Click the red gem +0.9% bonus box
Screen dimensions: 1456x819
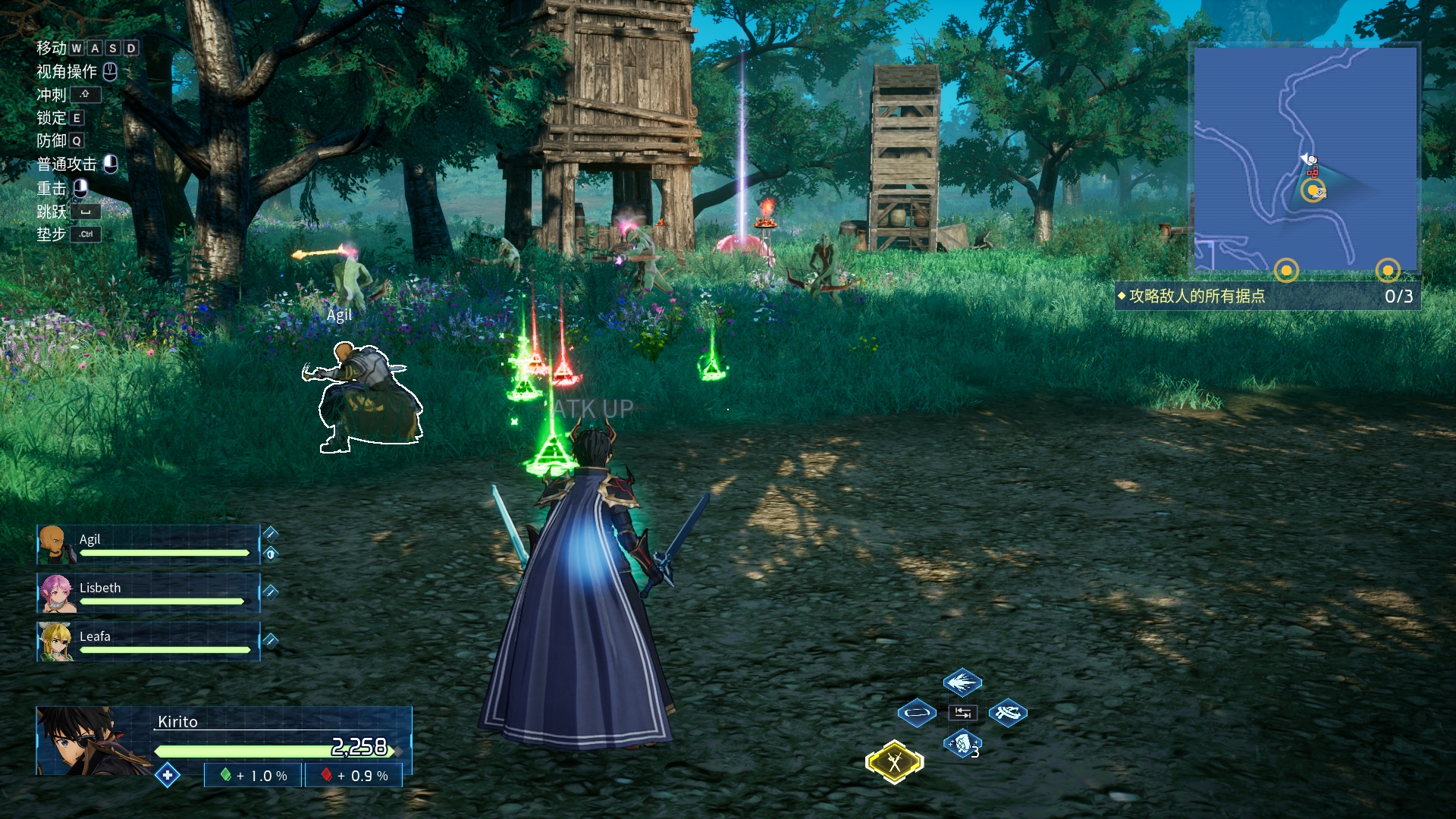pyautogui.click(x=354, y=776)
